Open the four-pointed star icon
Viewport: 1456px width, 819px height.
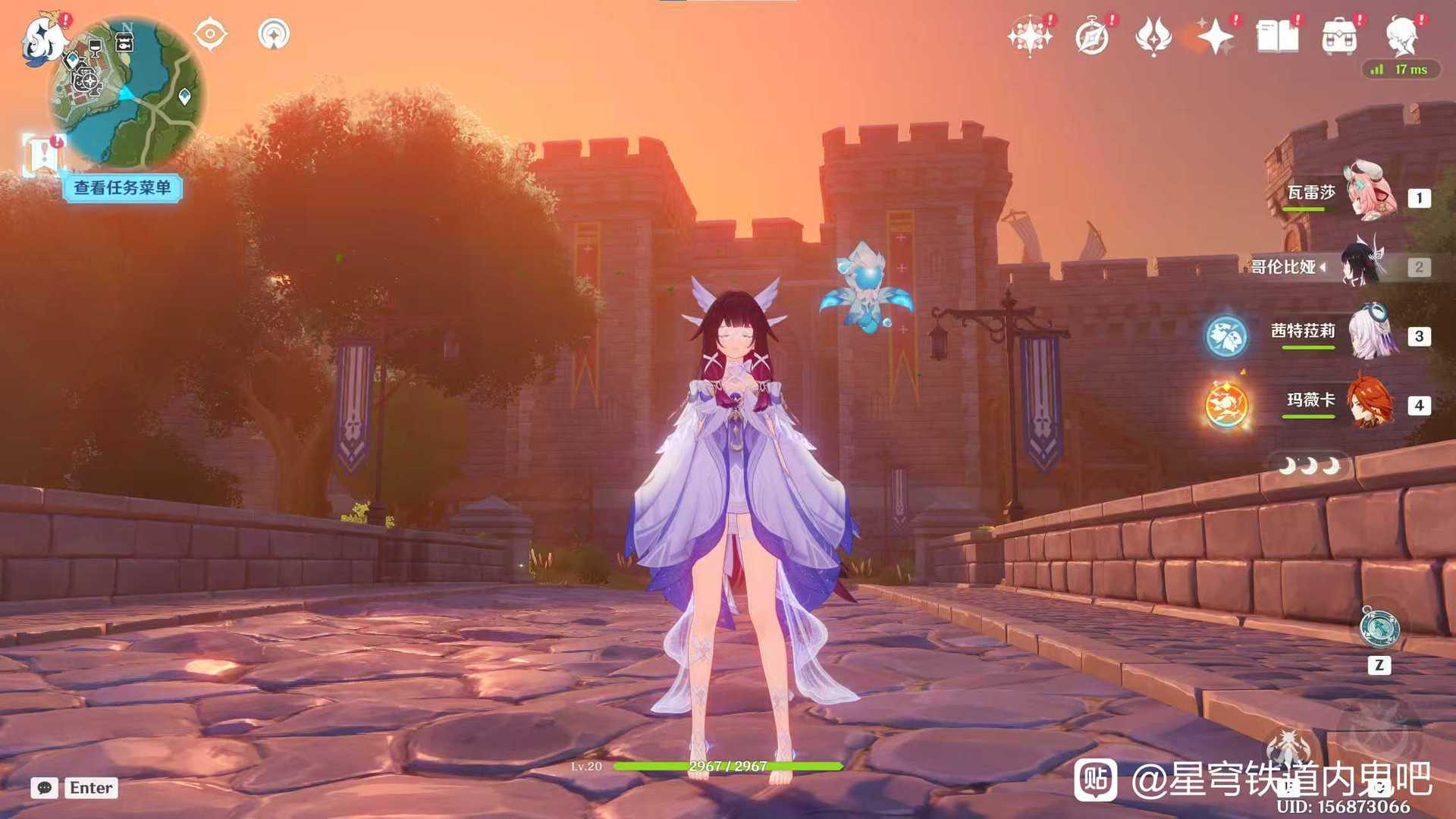coord(1216,36)
